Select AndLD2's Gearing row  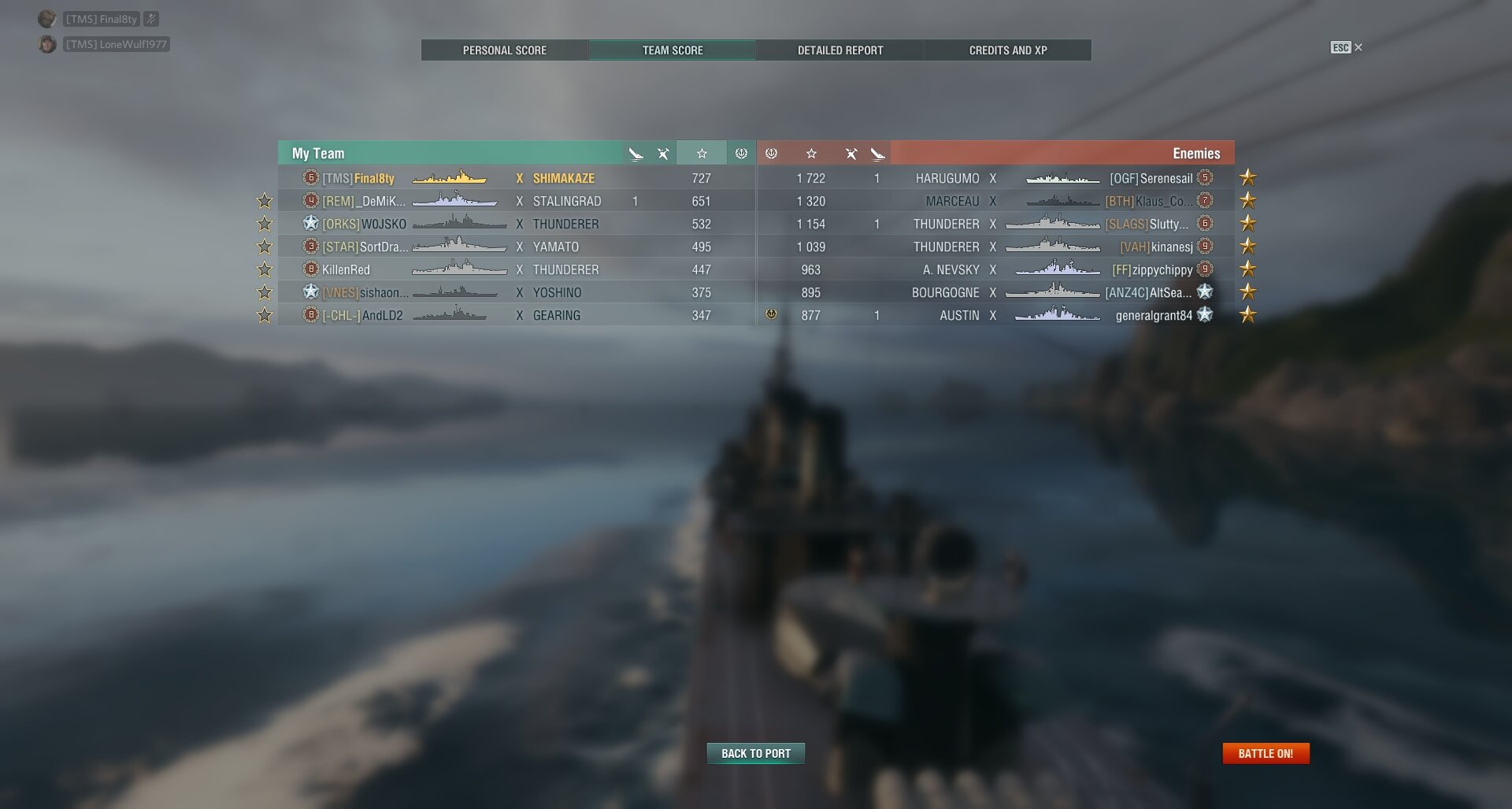tap(516, 316)
